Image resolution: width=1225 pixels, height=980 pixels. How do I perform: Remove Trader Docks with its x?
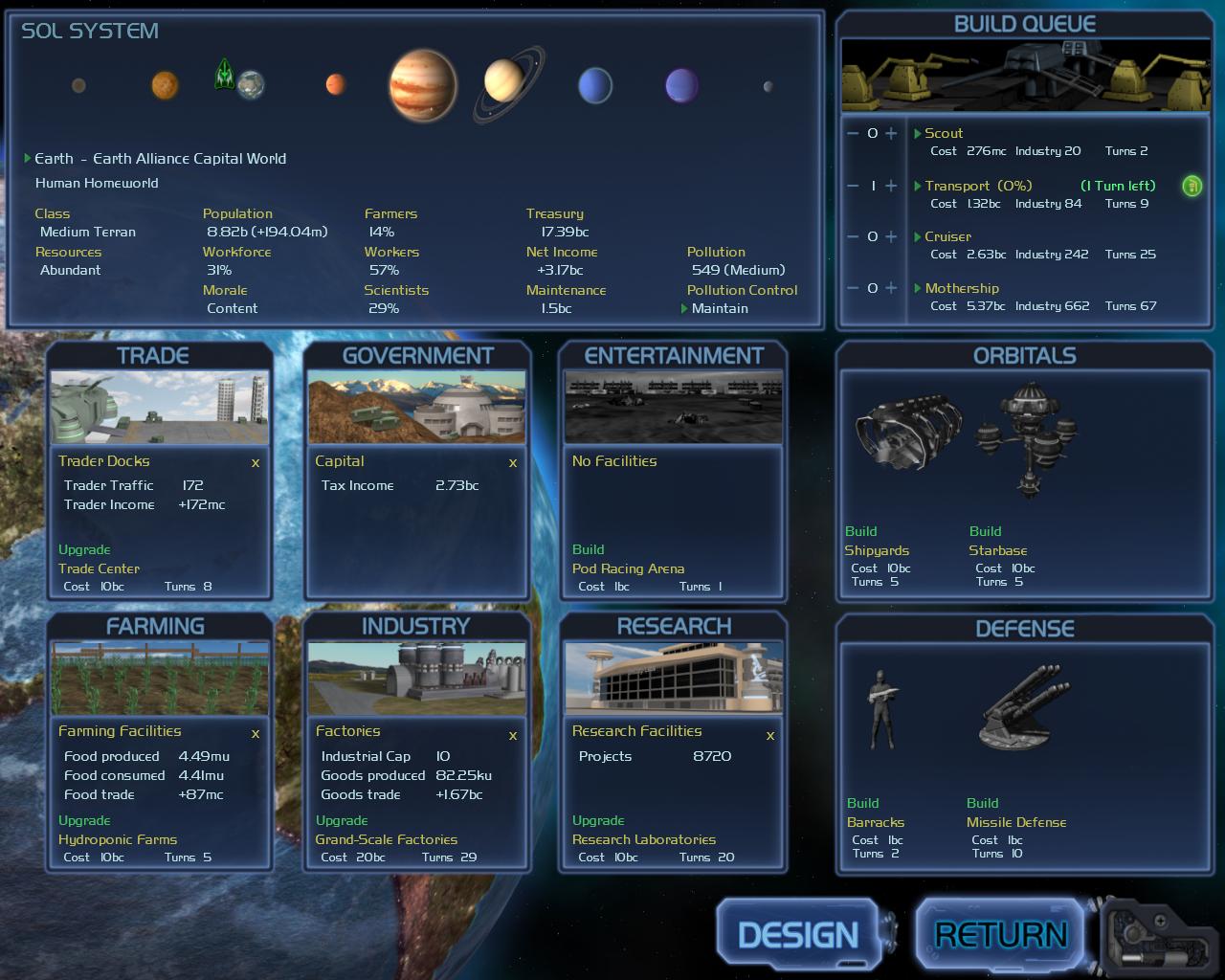tap(256, 463)
